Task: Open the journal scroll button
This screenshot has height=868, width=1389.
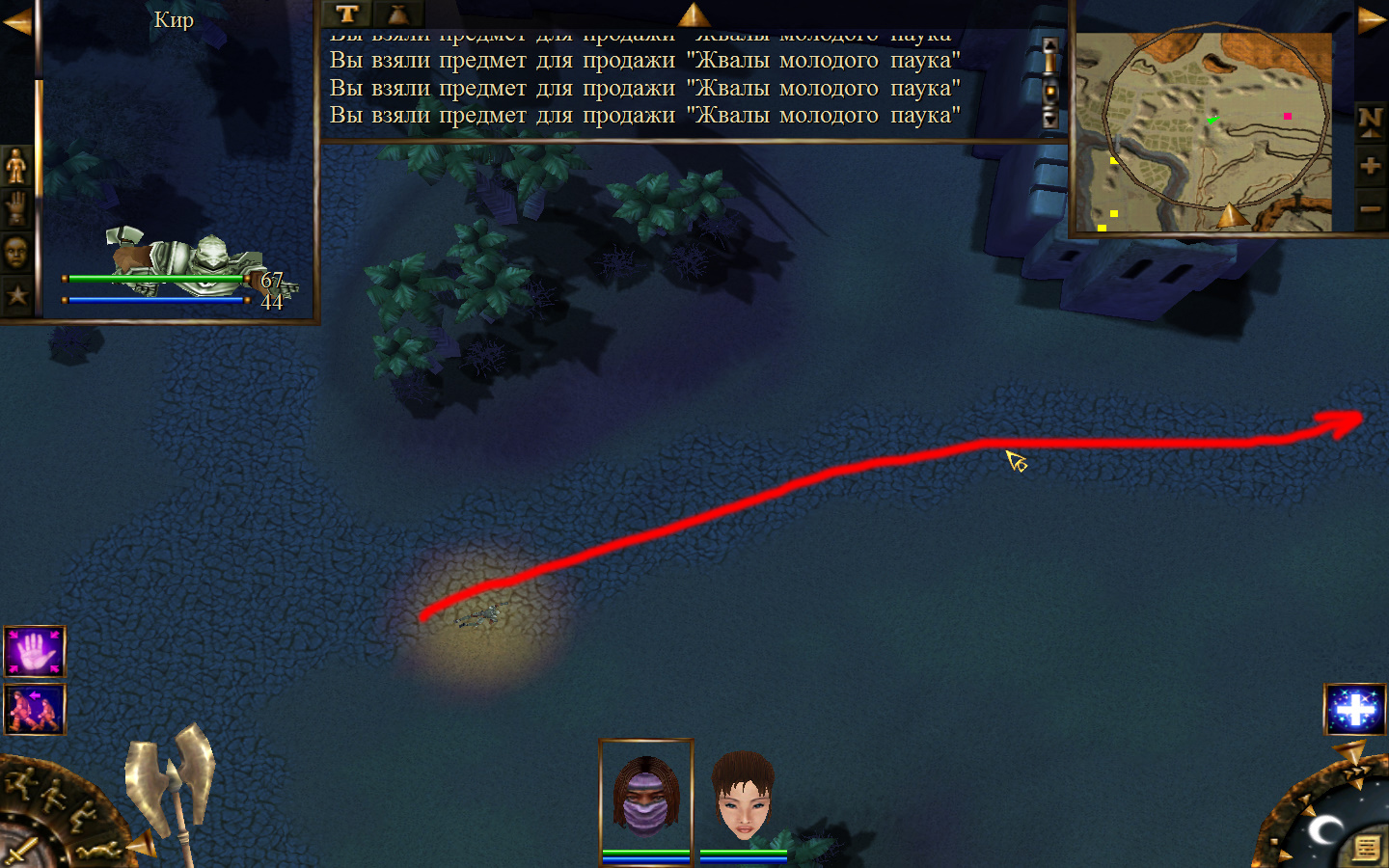Action: 1366,848
